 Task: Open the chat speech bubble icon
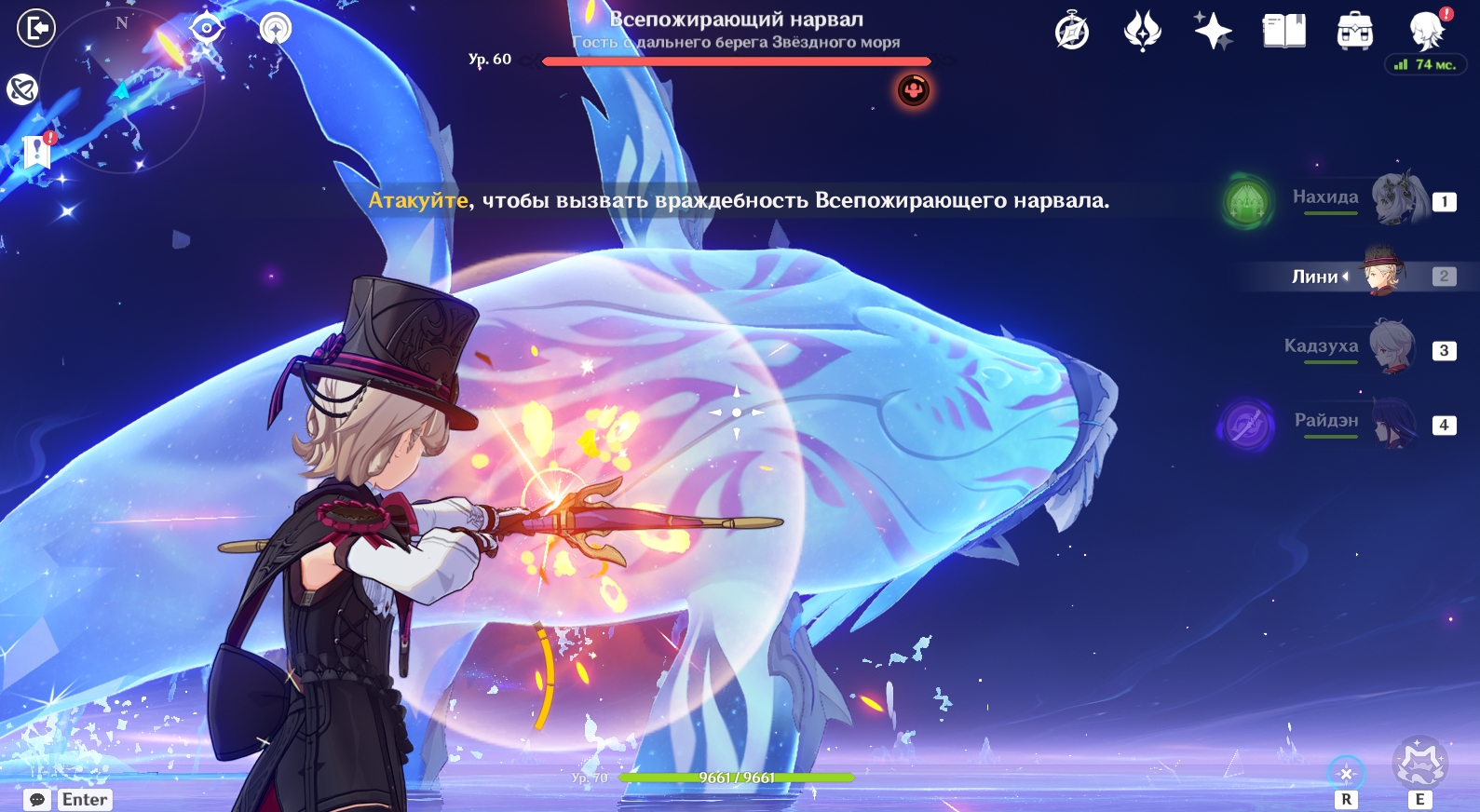click(37, 800)
